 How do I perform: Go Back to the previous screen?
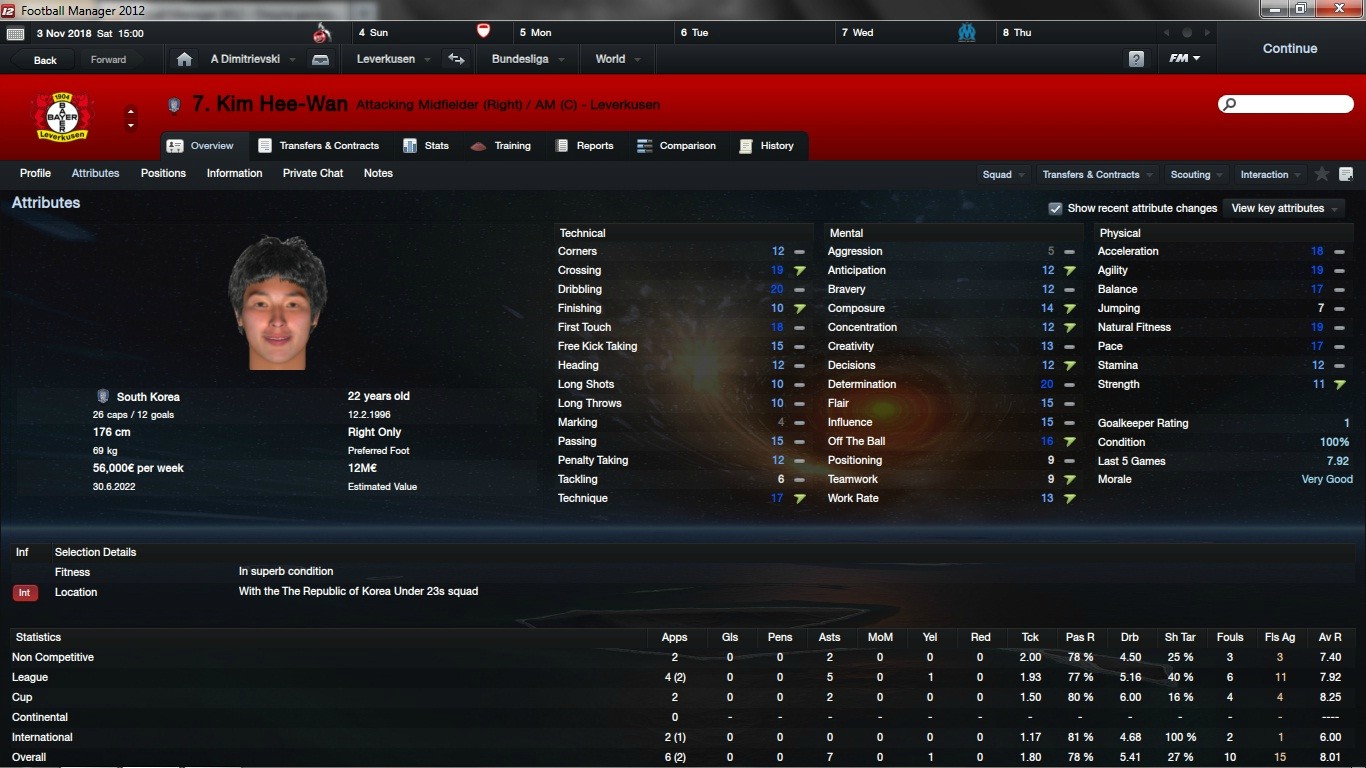(45, 60)
